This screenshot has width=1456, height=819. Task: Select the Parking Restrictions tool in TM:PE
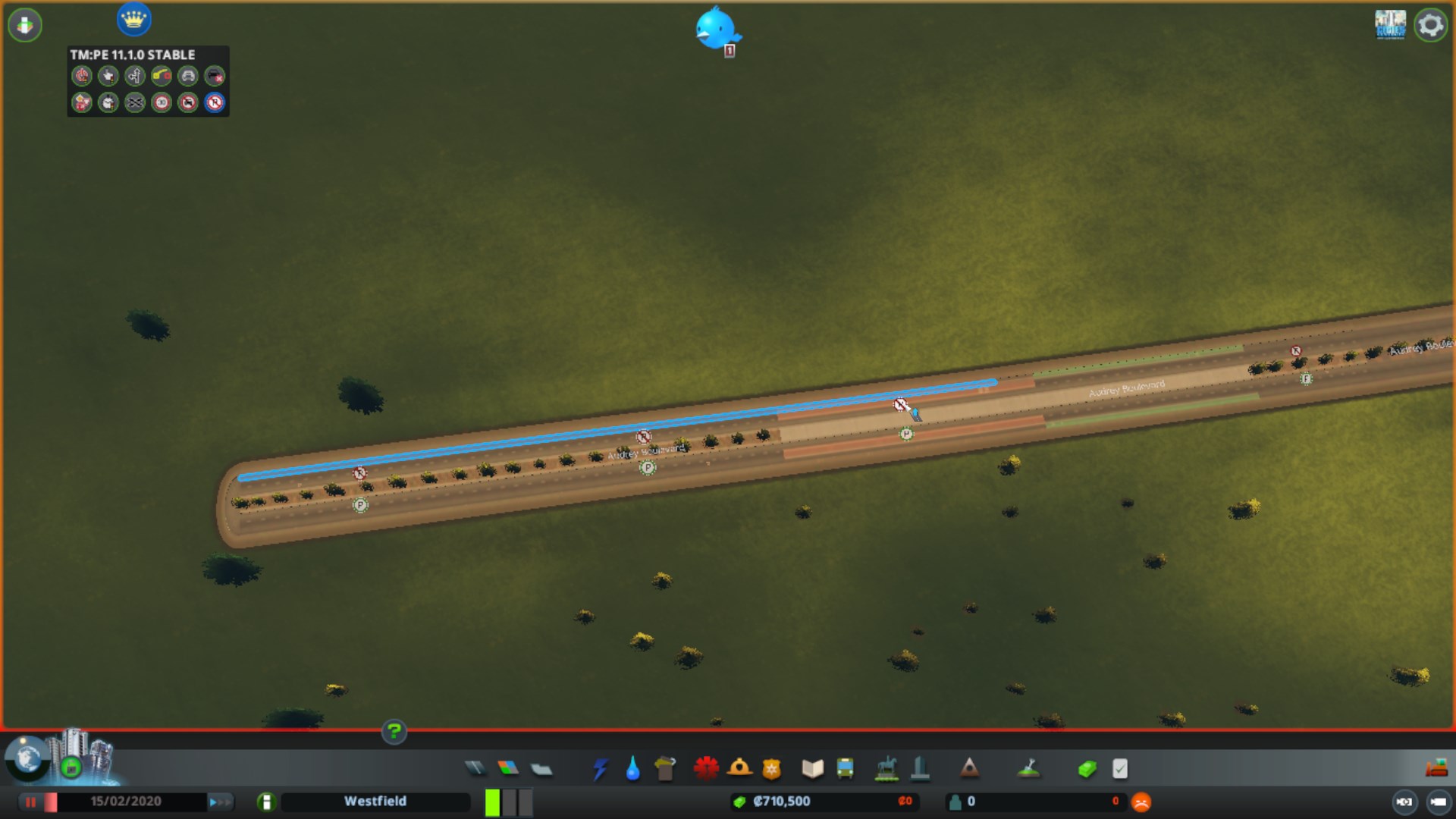click(x=215, y=103)
